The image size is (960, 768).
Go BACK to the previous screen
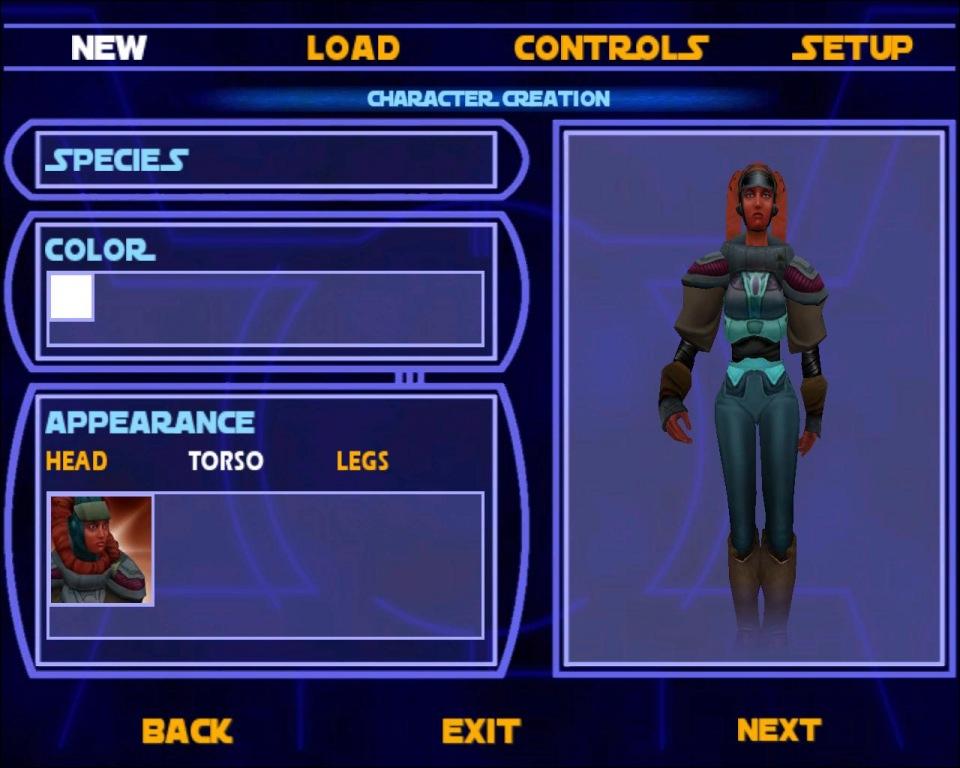click(x=187, y=731)
